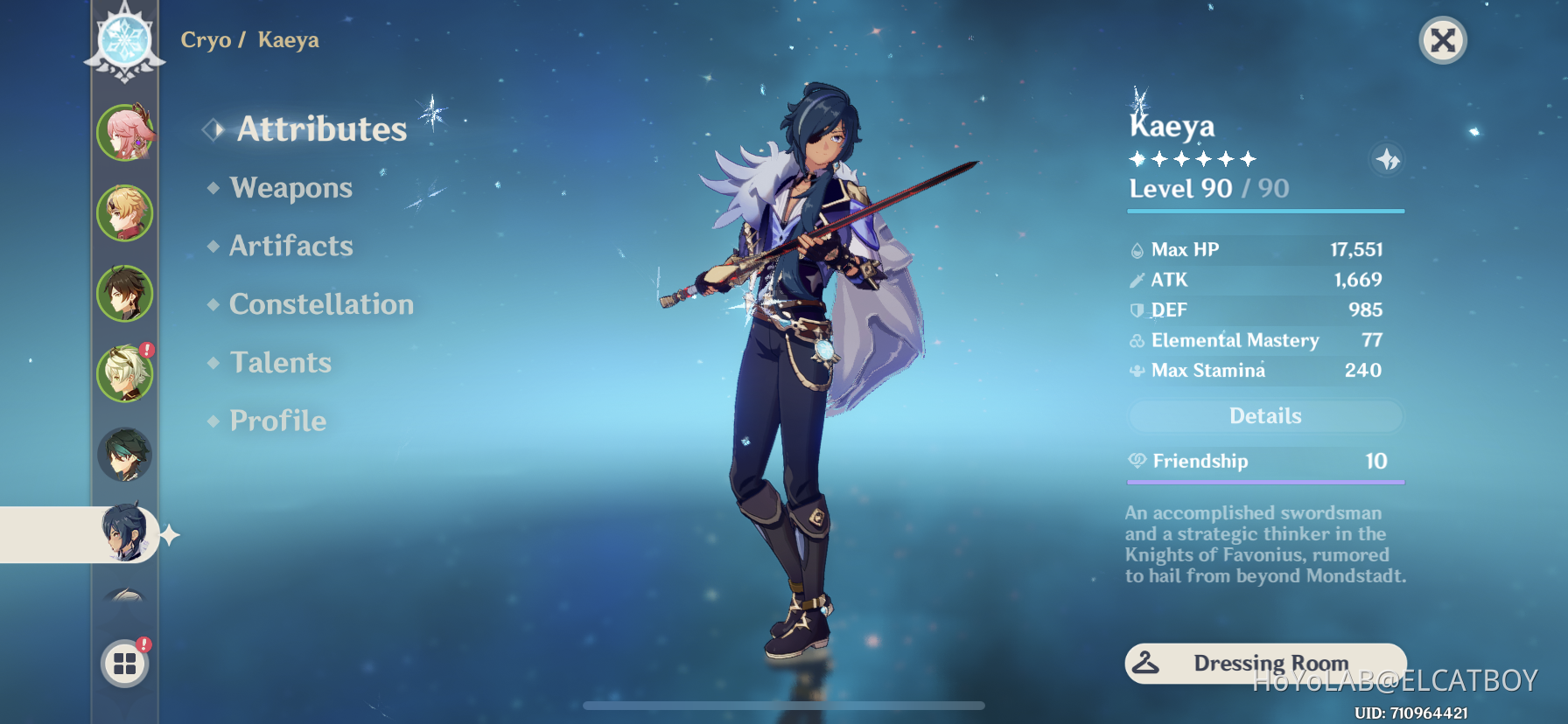
Task: Select the pink-haired character portrait in sidebar
Action: click(125, 131)
